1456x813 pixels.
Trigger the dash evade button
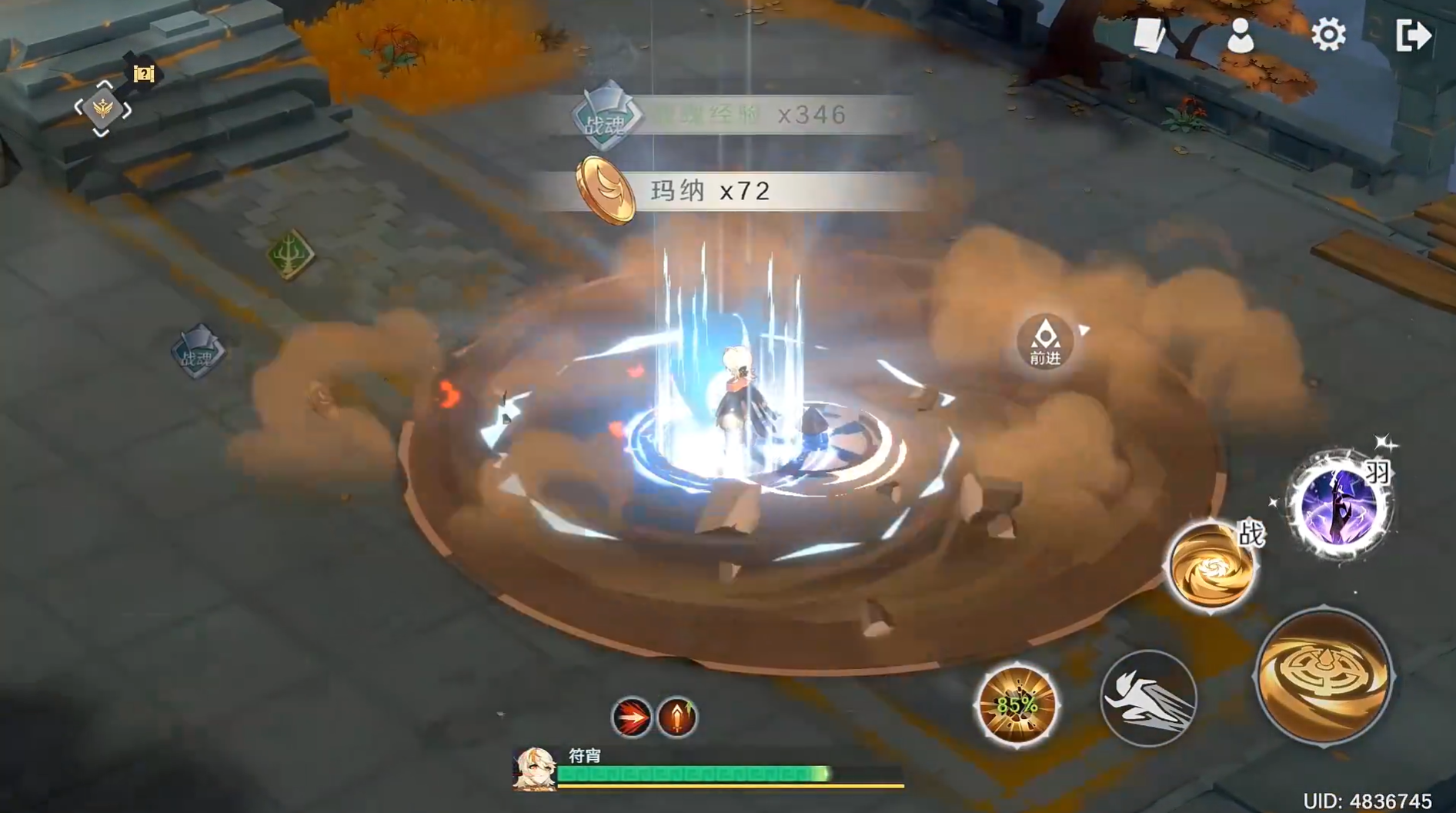coord(1148,699)
